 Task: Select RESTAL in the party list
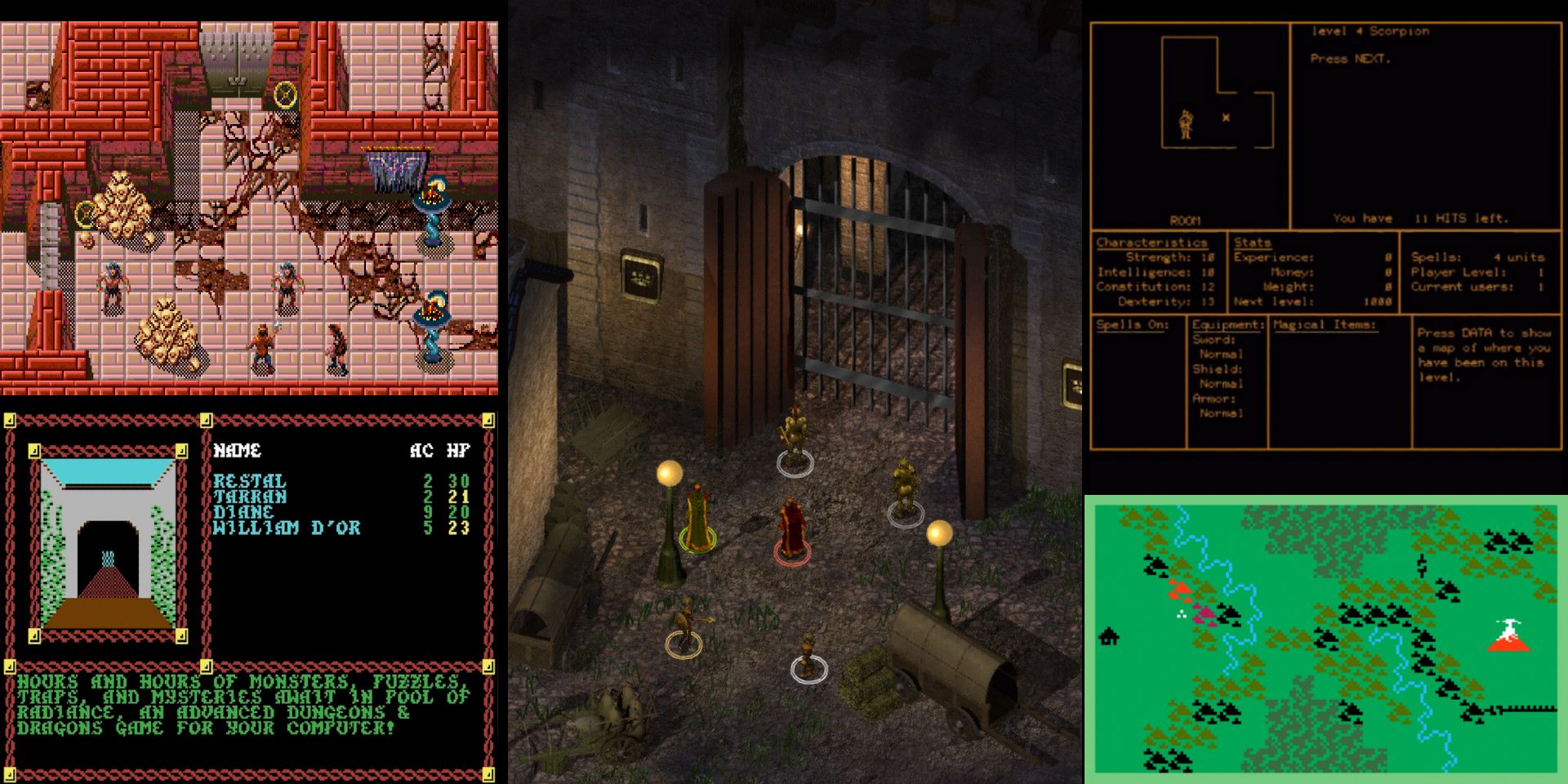point(250,481)
